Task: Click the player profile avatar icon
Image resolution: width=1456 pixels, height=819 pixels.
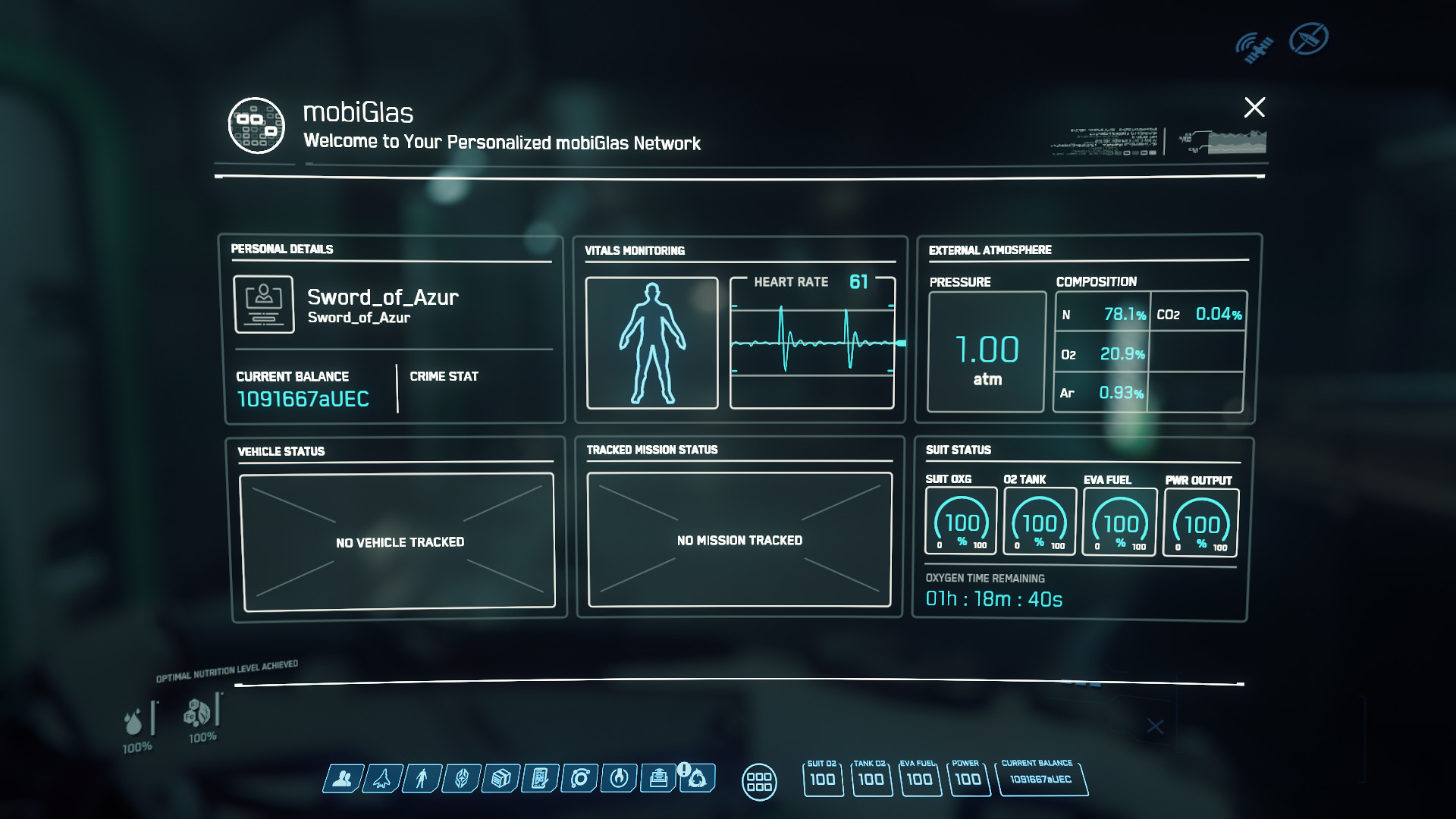Action: (x=264, y=304)
